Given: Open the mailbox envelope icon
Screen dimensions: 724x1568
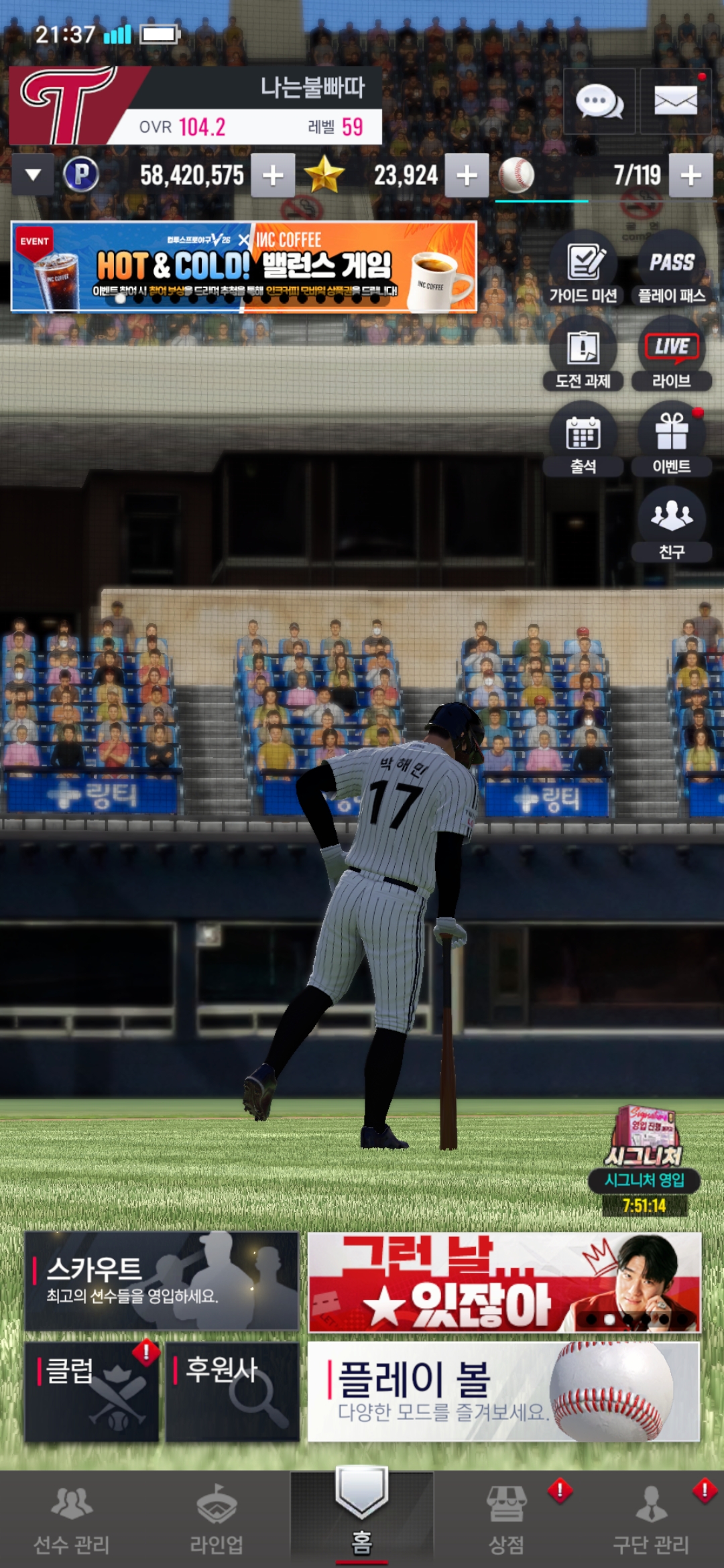Looking at the screenshot, I should (x=675, y=102).
